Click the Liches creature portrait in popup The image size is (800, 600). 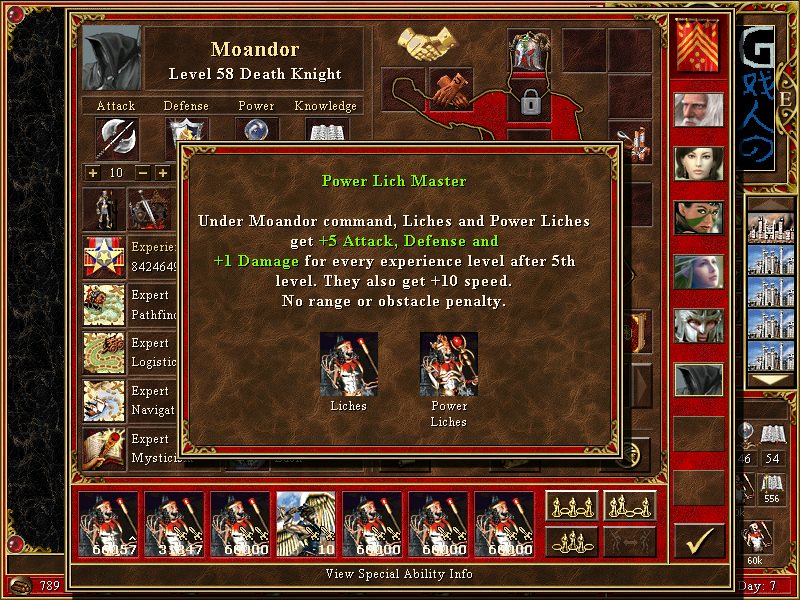(x=348, y=364)
